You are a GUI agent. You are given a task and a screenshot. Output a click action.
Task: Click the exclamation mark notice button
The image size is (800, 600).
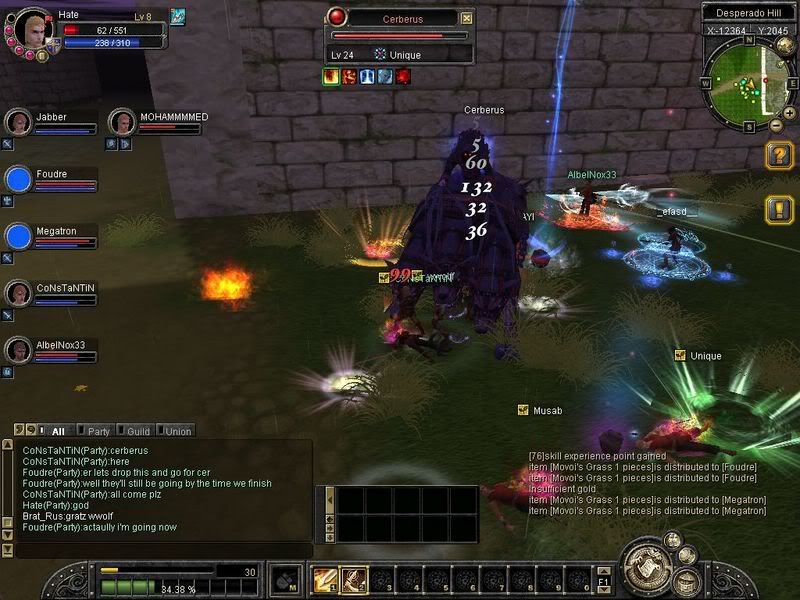tap(779, 209)
